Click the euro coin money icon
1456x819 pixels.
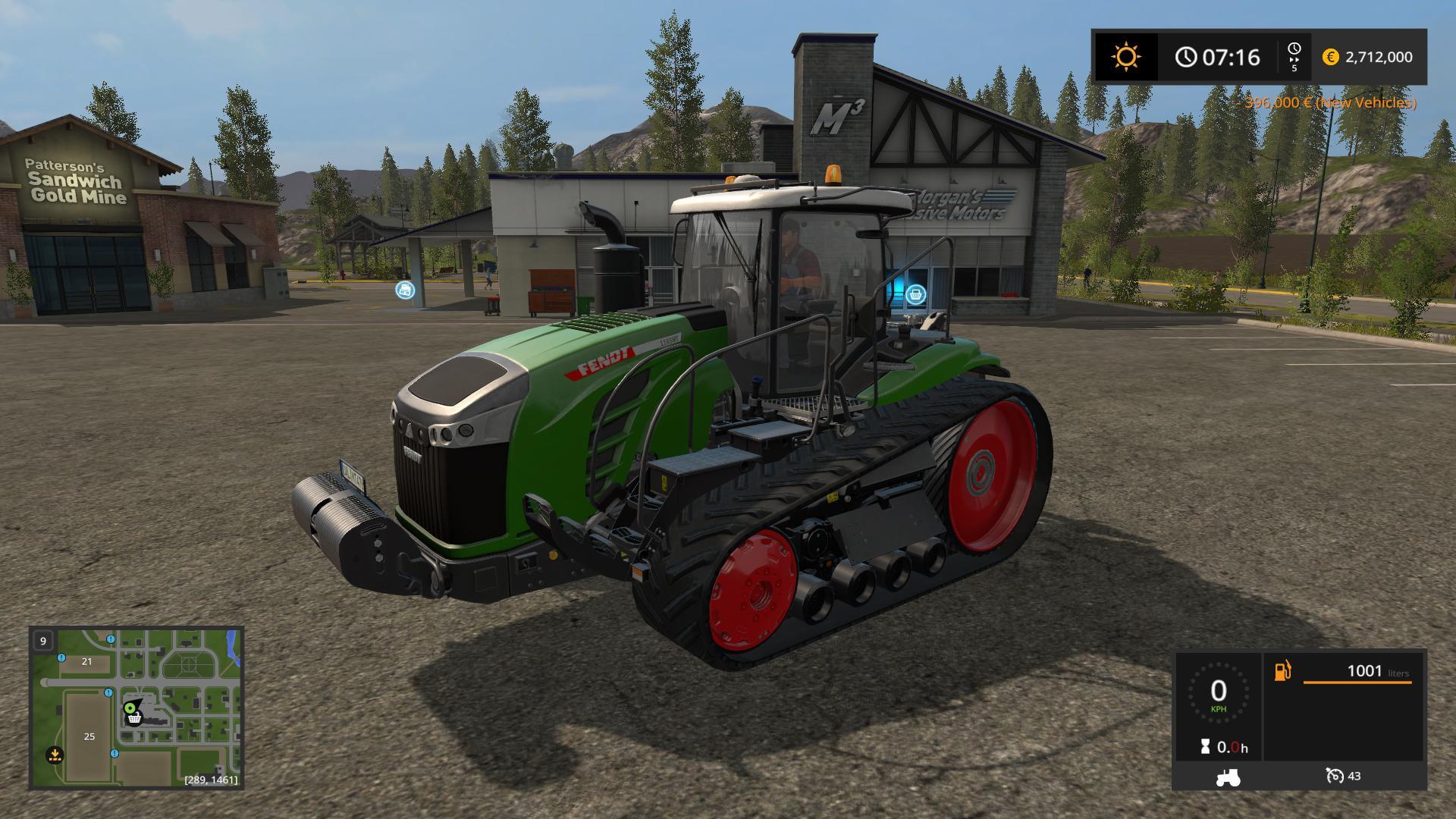(x=1330, y=57)
